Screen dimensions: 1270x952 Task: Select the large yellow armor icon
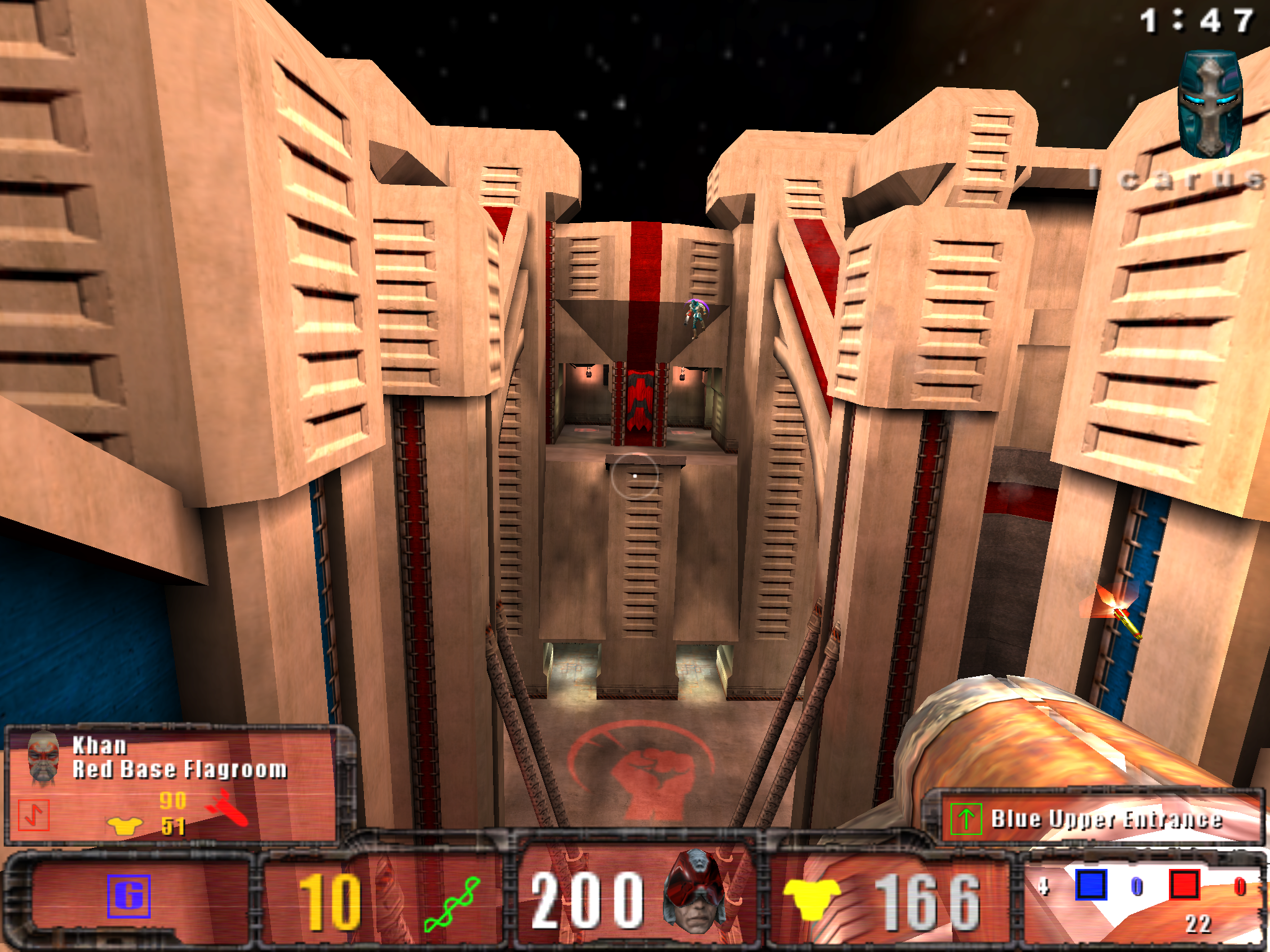point(811,897)
